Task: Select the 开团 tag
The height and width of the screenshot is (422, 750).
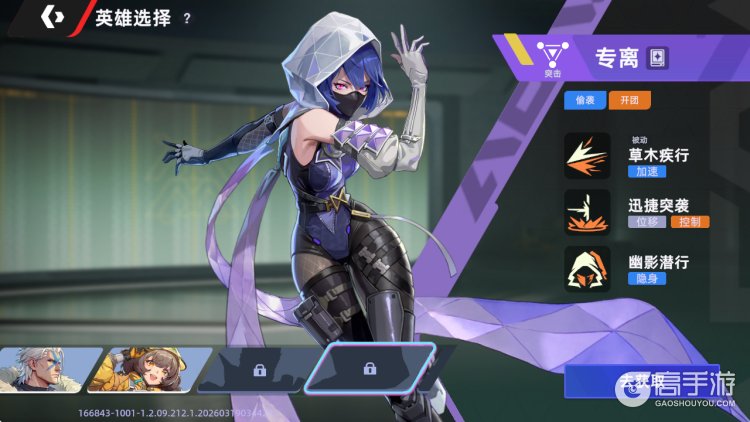Action: (629, 100)
